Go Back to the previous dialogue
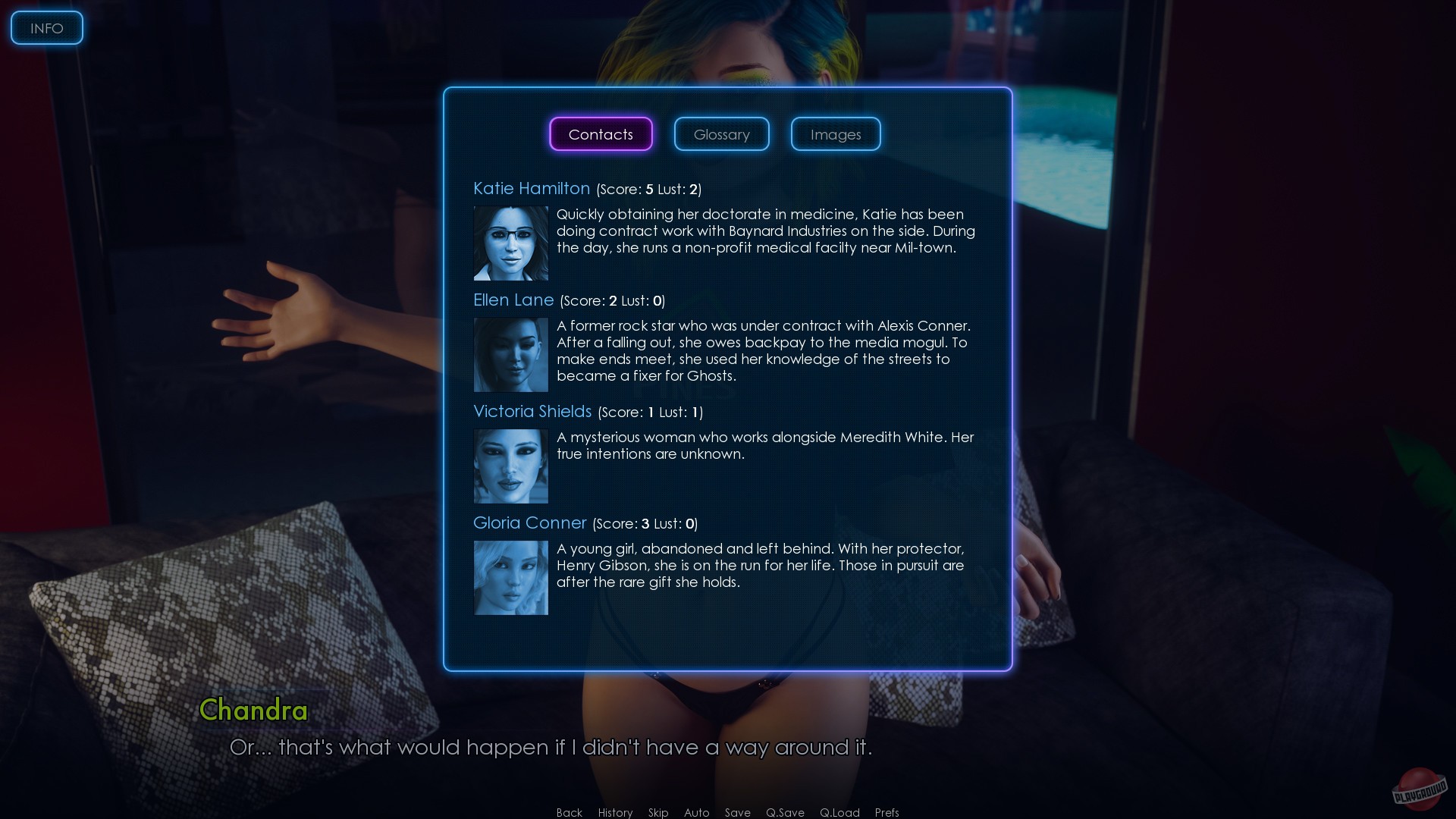Screen dimensions: 1456x819 point(569,812)
